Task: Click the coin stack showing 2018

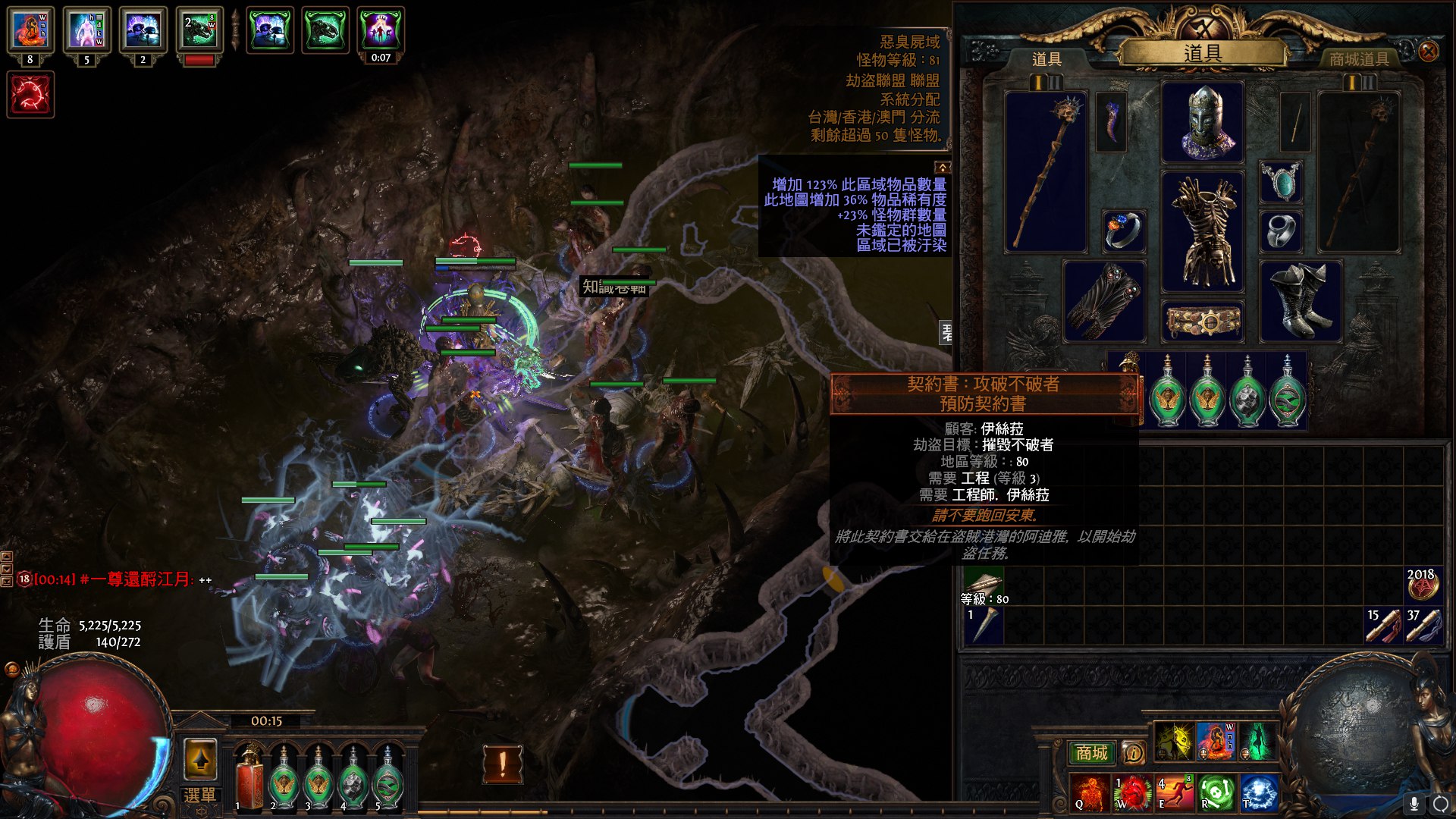Action: click(1423, 585)
